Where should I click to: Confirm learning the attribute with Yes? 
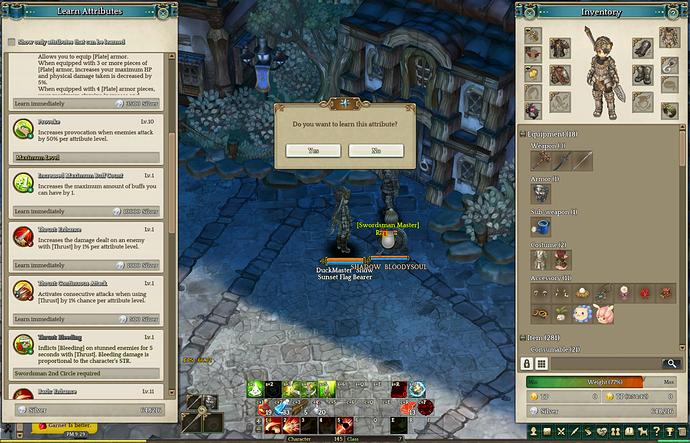pos(313,150)
